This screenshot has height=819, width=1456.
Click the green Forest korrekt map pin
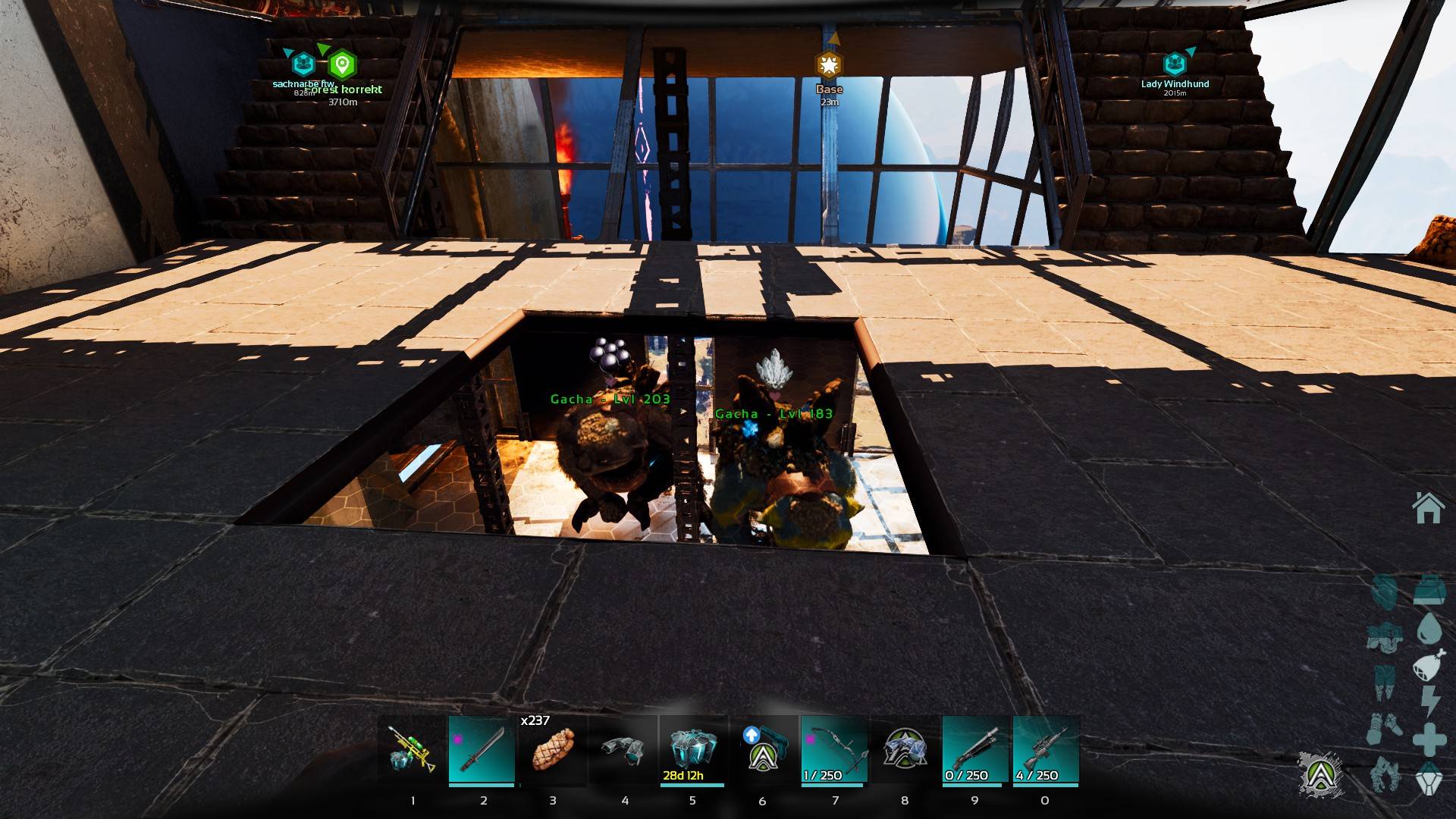click(343, 65)
